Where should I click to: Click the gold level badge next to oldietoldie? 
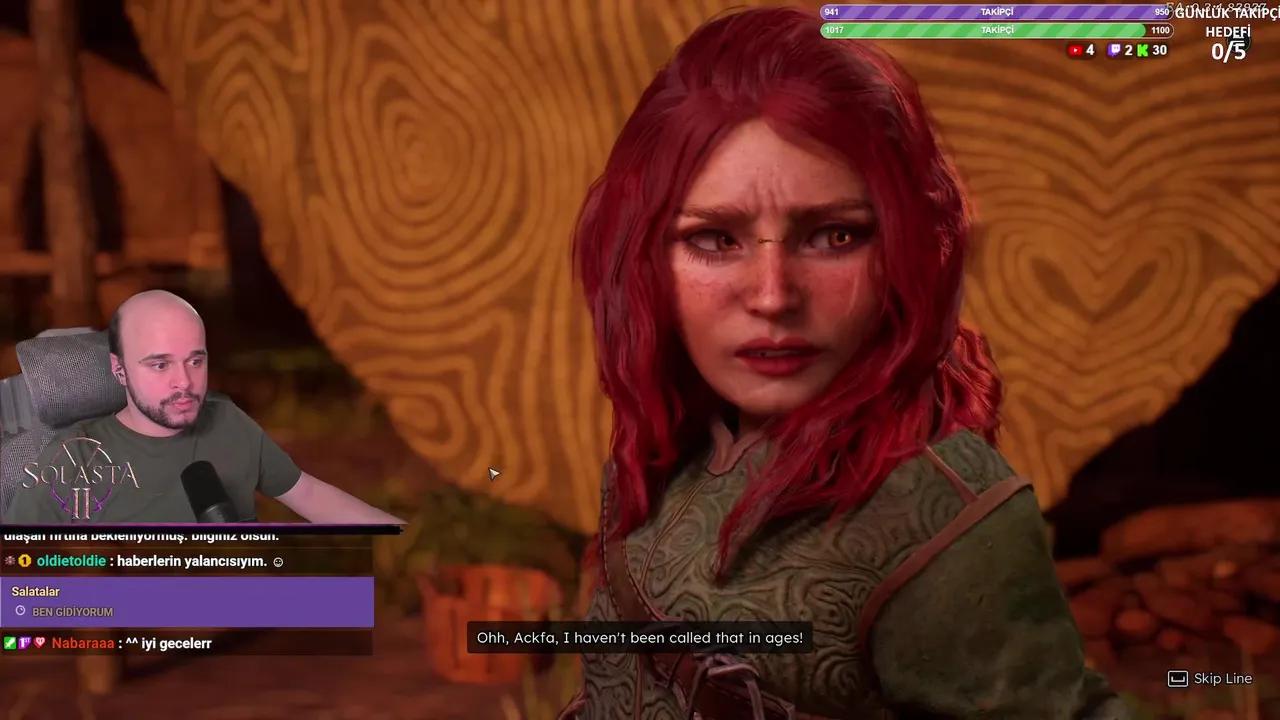[24, 561]
